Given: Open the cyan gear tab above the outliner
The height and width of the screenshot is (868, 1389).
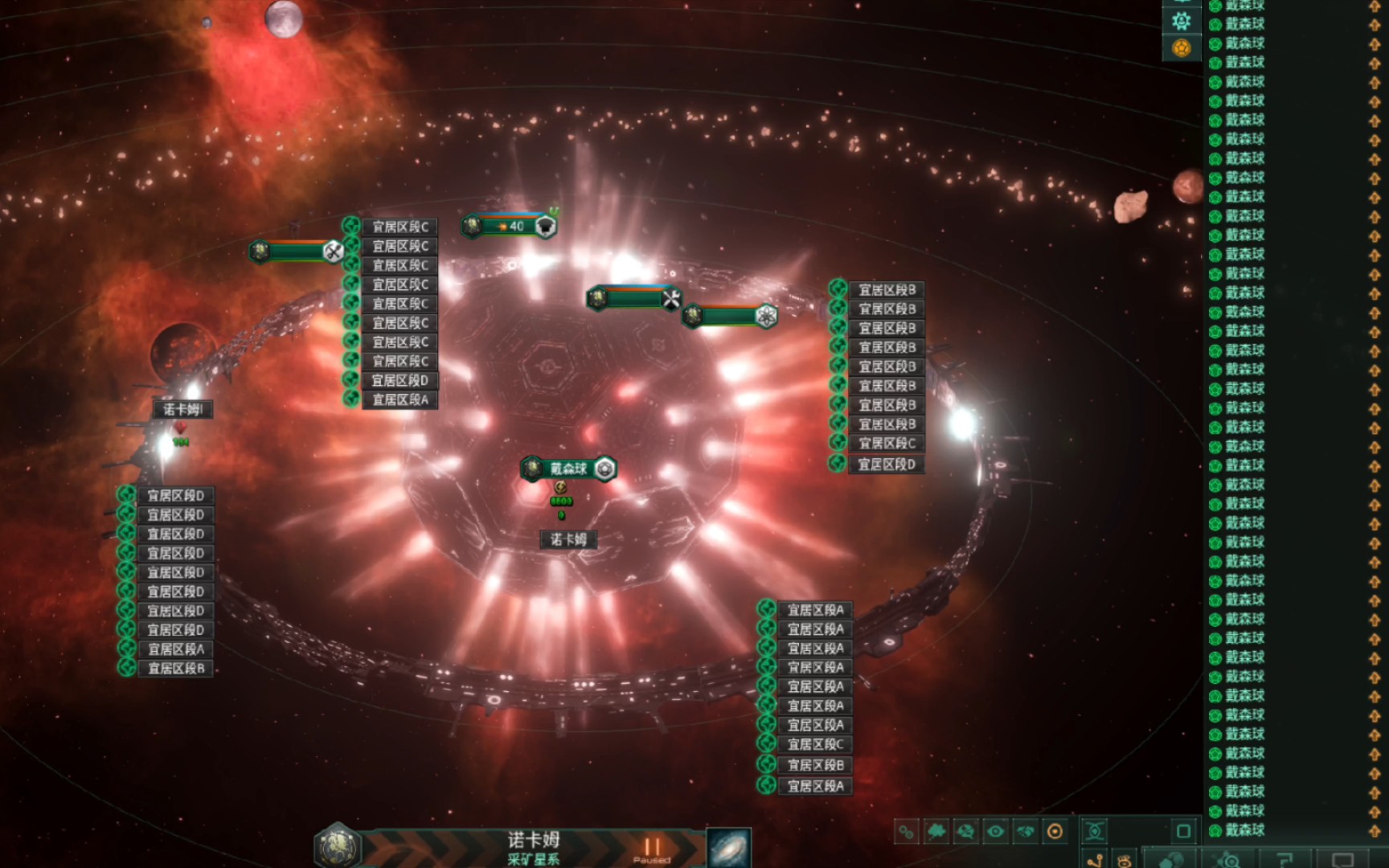Looking at the screenshot, I should click(1181, 21).
